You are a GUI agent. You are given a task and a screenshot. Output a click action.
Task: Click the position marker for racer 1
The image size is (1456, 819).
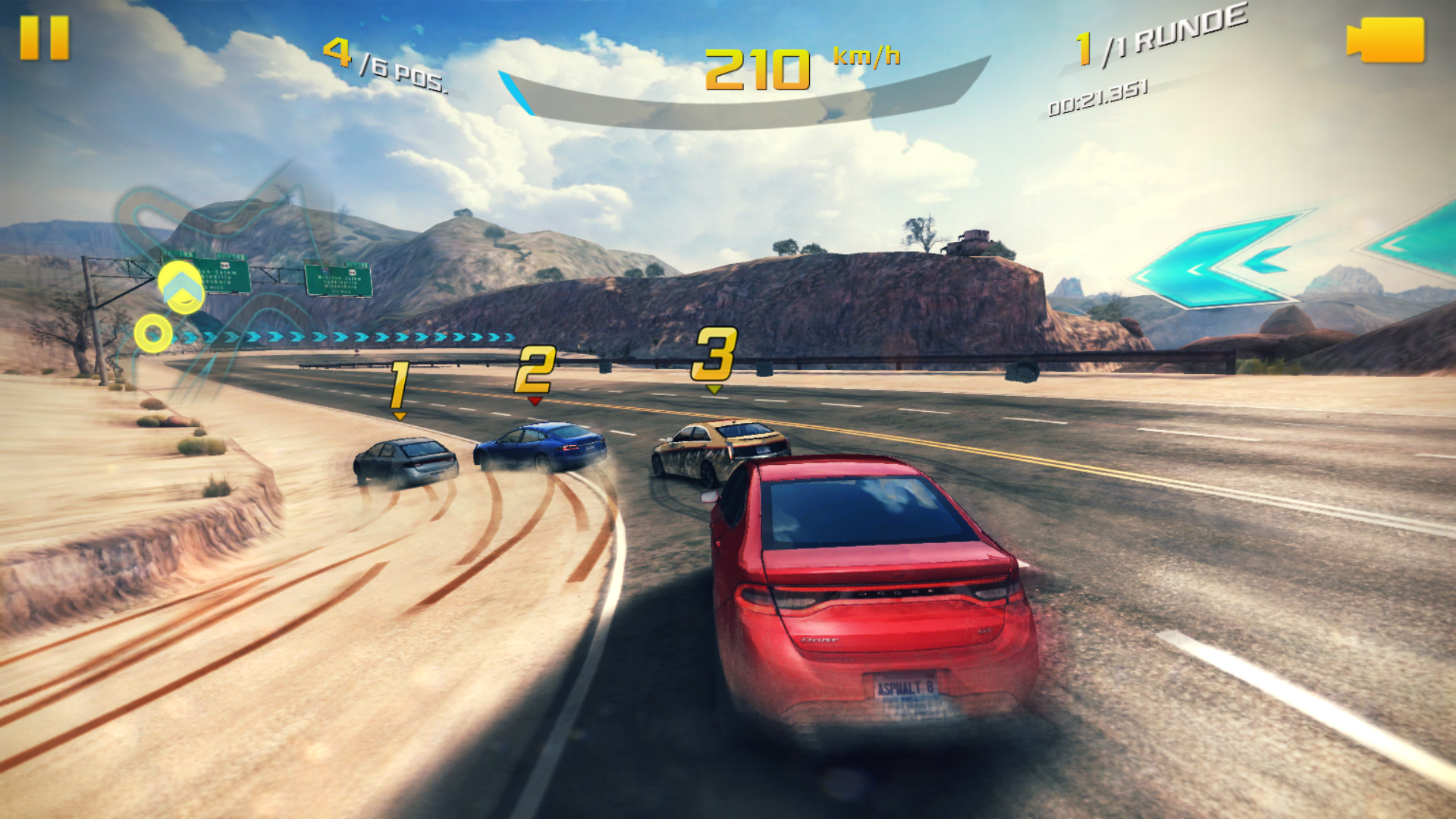click(398, 383)
